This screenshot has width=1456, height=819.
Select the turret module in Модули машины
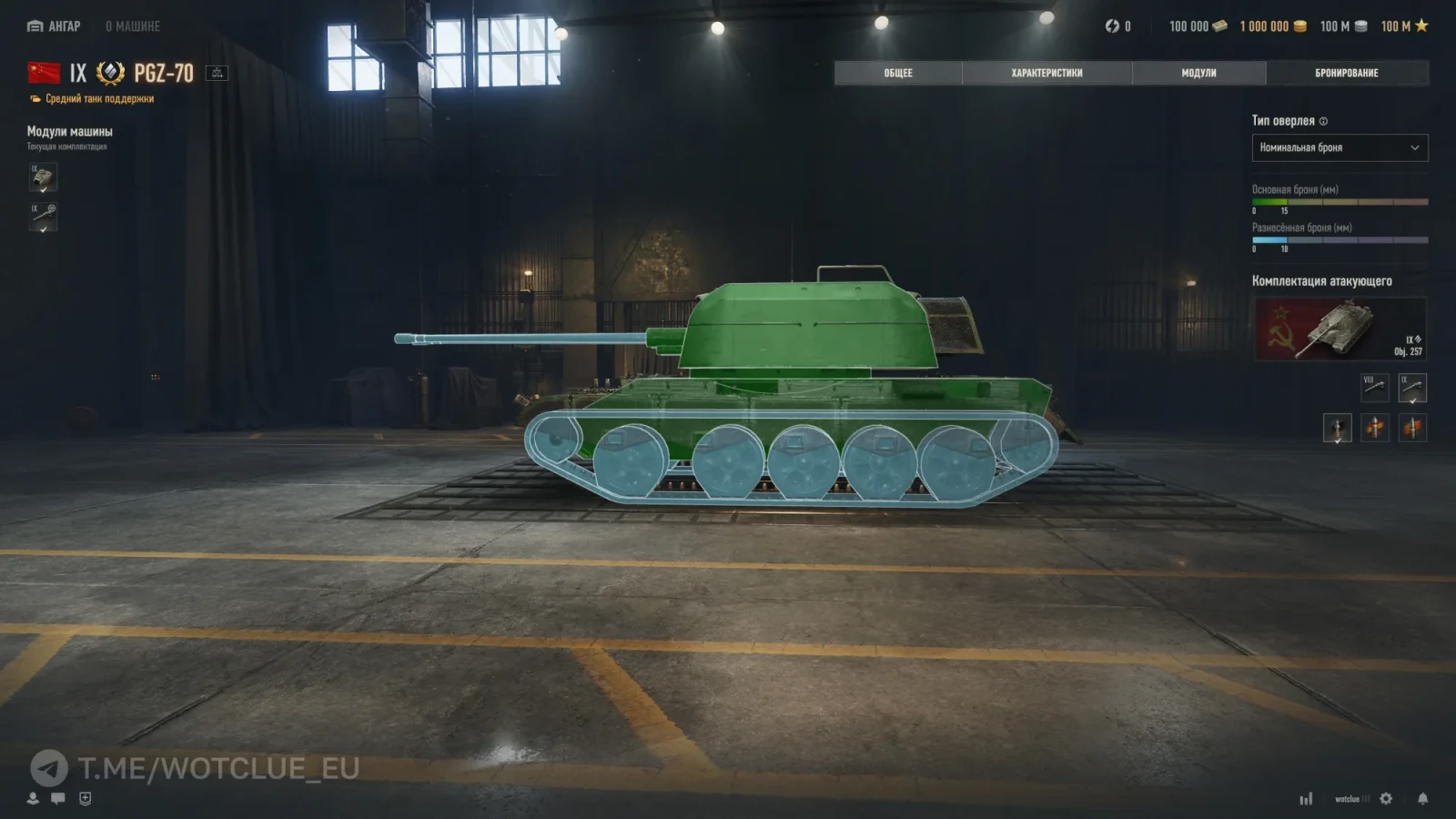point(43,177)
